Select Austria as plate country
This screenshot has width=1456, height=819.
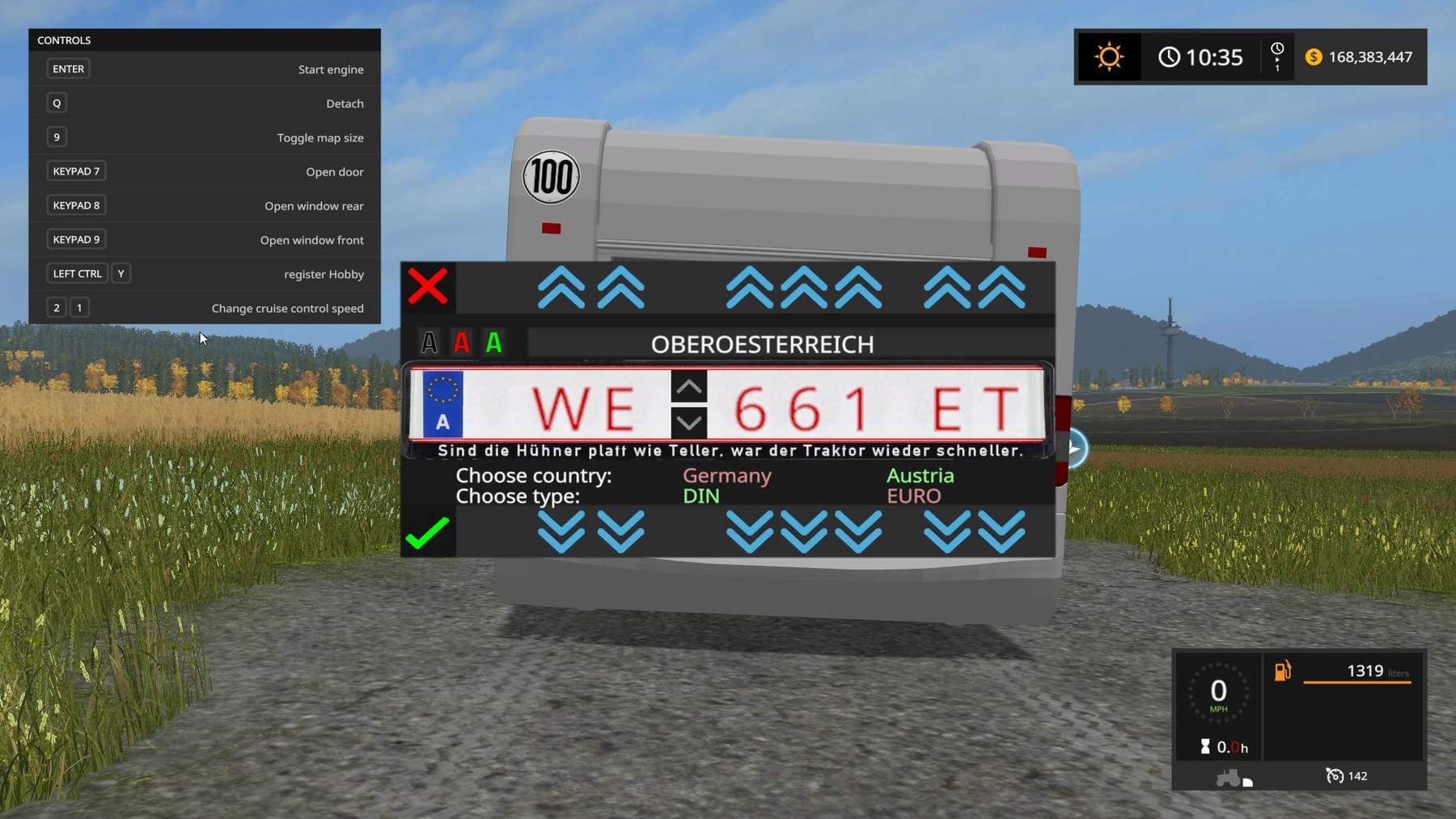920,475
